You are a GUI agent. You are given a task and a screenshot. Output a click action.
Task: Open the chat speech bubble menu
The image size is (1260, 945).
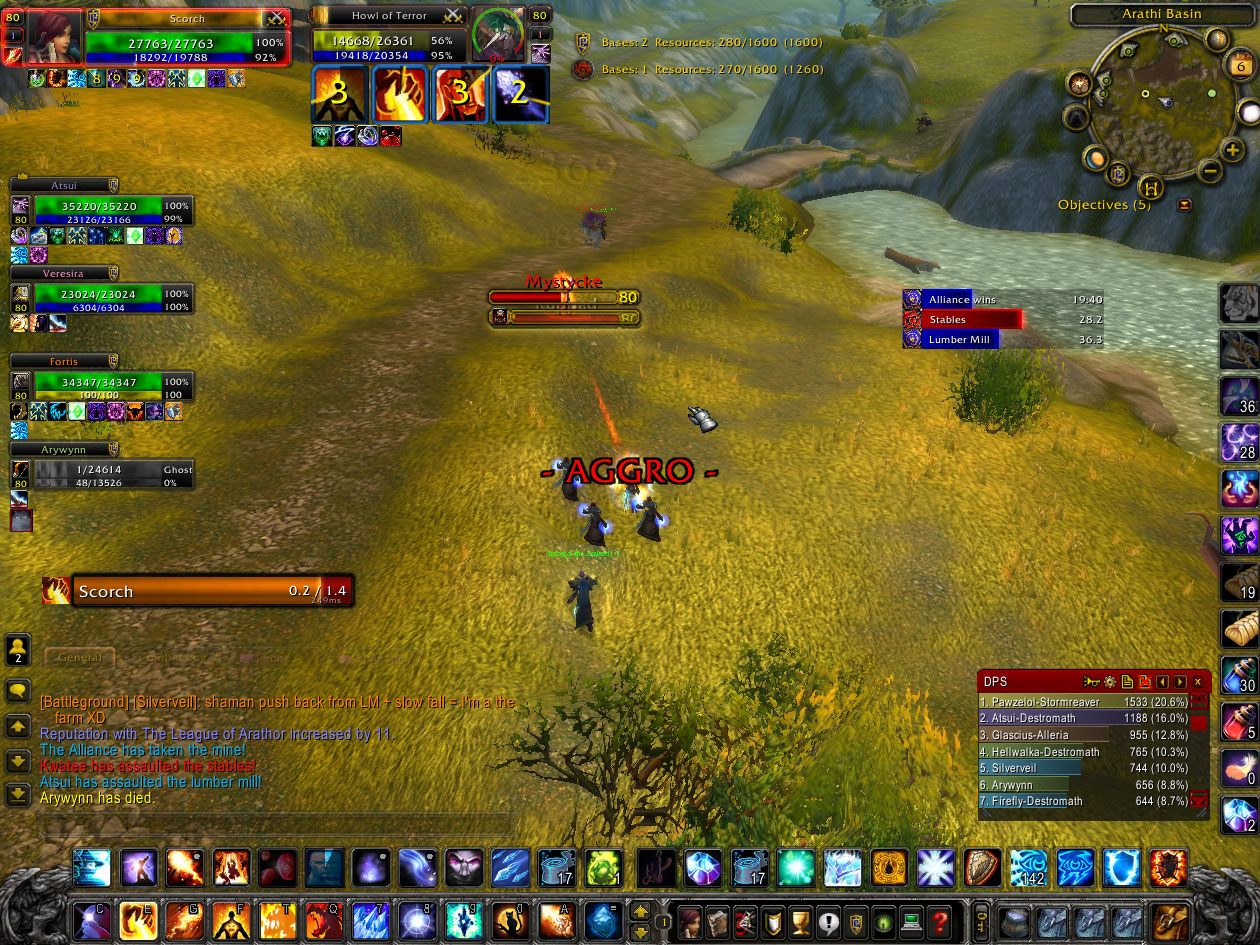pyautogui.click(x=18, y=692)
